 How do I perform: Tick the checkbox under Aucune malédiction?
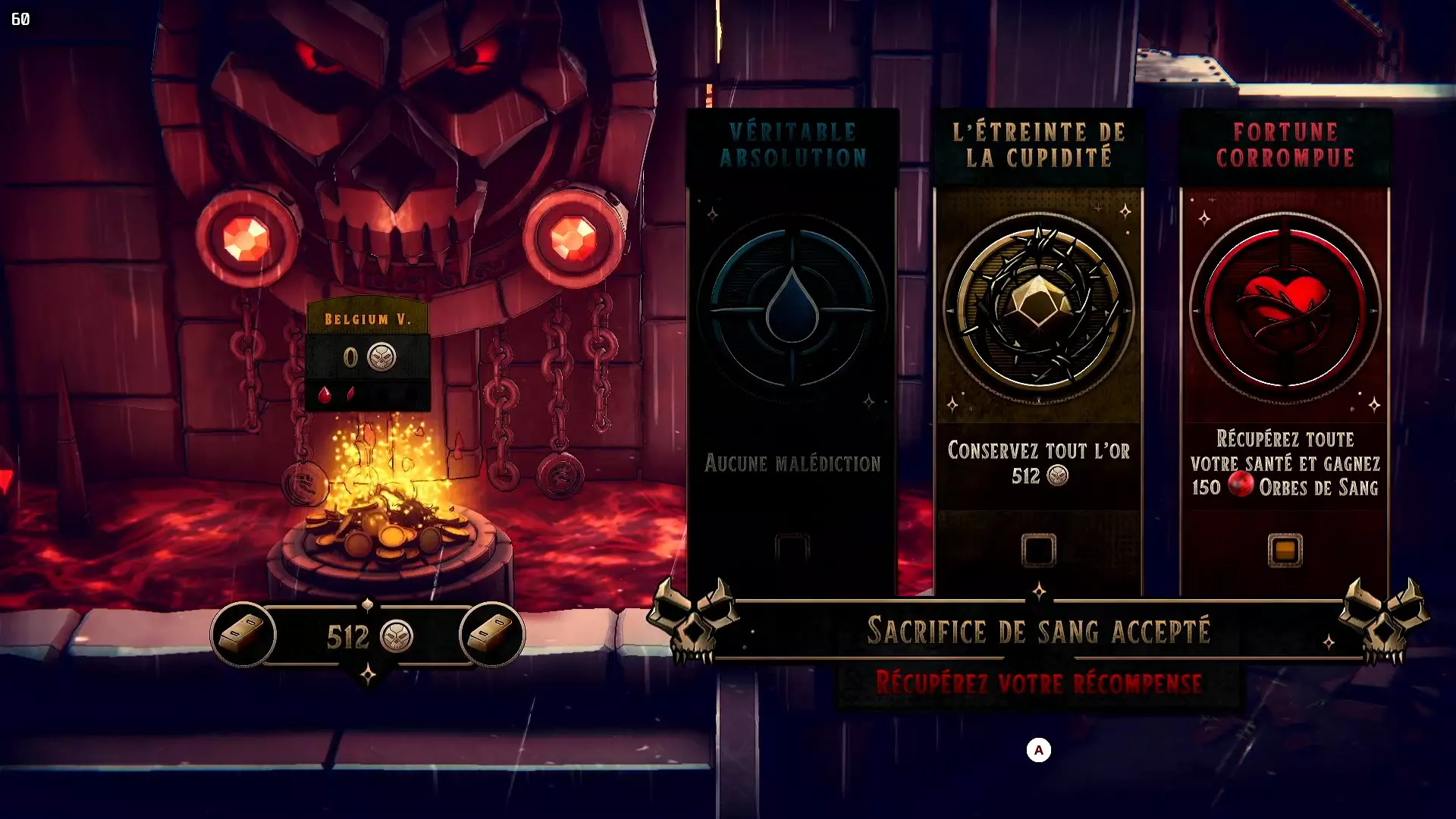792,548
